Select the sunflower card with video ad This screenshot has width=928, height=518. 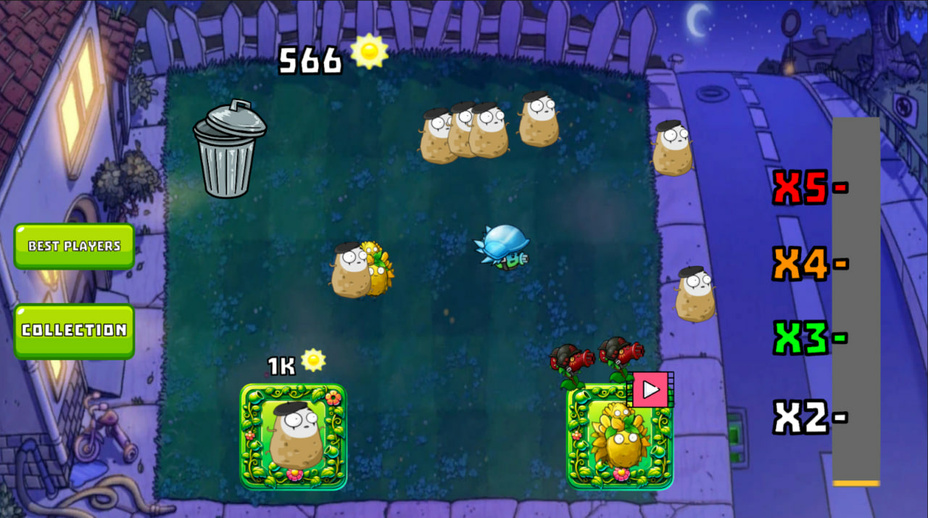(619, 437)
